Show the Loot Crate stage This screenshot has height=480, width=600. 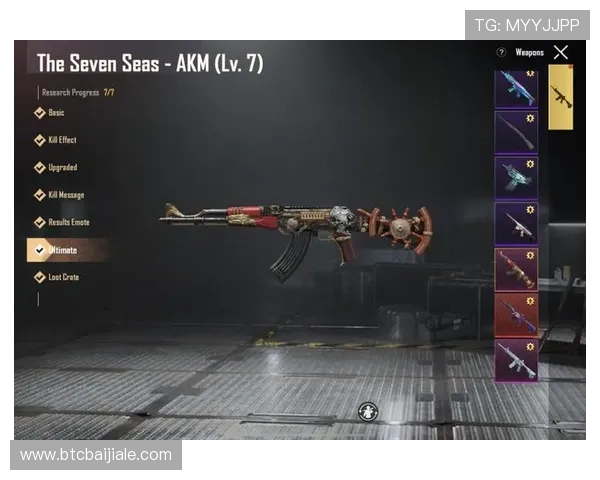click(63, 277)
